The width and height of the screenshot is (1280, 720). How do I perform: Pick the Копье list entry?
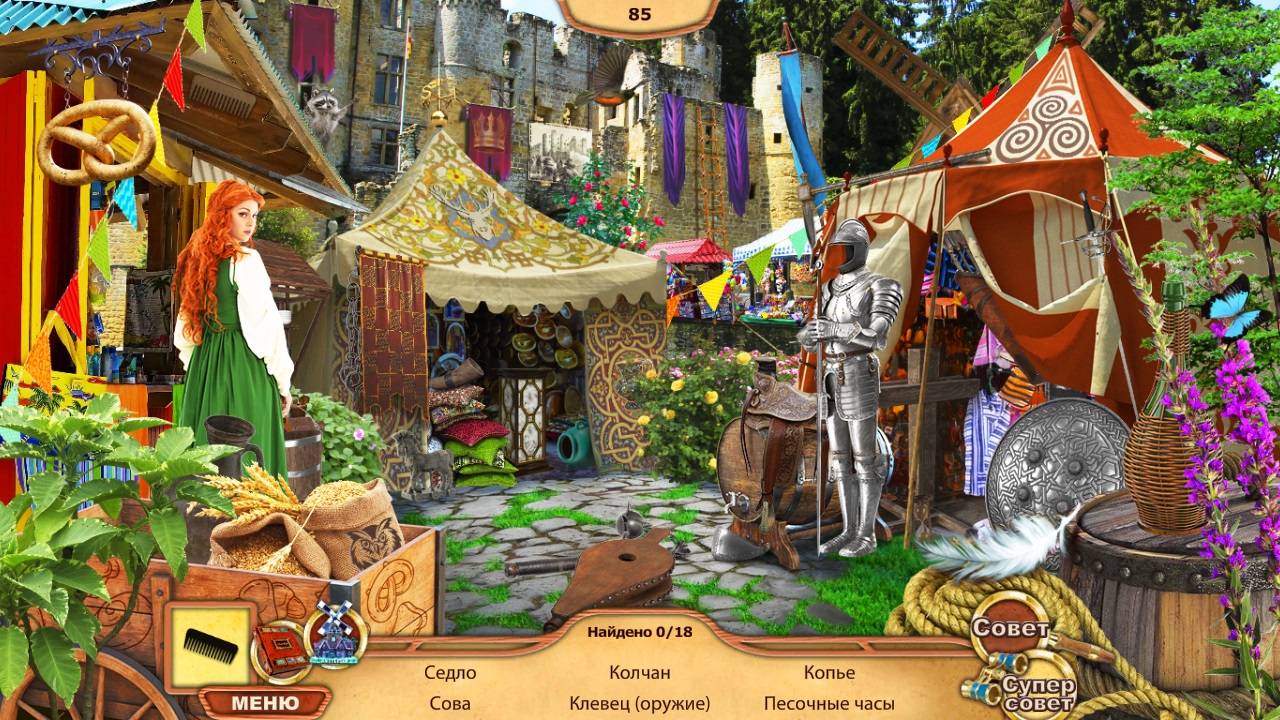829,673
